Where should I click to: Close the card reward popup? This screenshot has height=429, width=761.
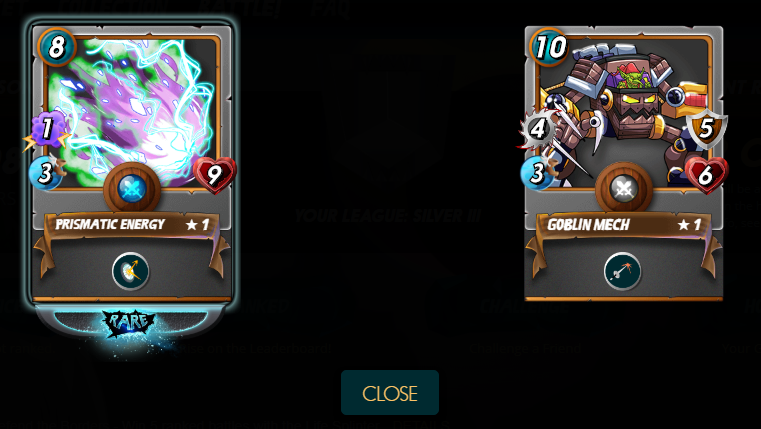coord(389,393)
